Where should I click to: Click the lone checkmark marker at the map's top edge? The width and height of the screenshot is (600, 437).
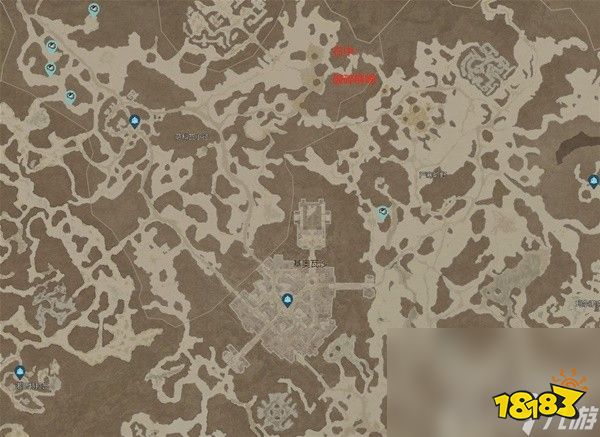point(93,9)
